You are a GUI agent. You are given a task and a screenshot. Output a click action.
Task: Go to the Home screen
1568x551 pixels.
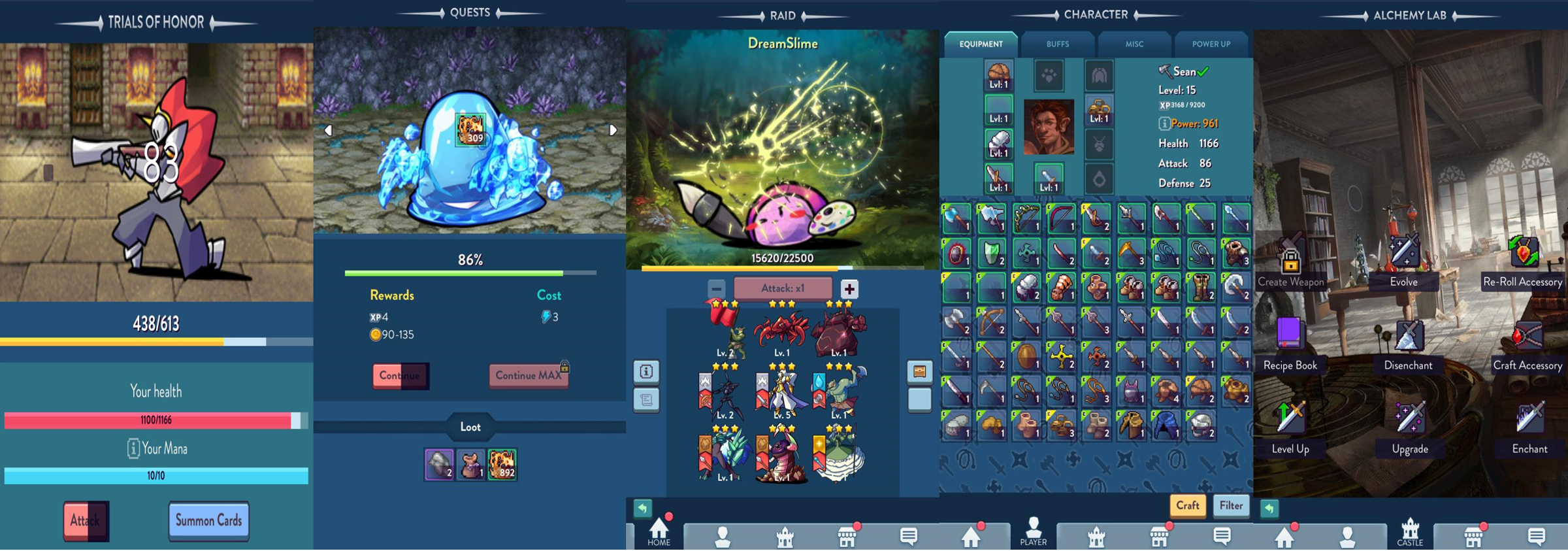(659, 532)
